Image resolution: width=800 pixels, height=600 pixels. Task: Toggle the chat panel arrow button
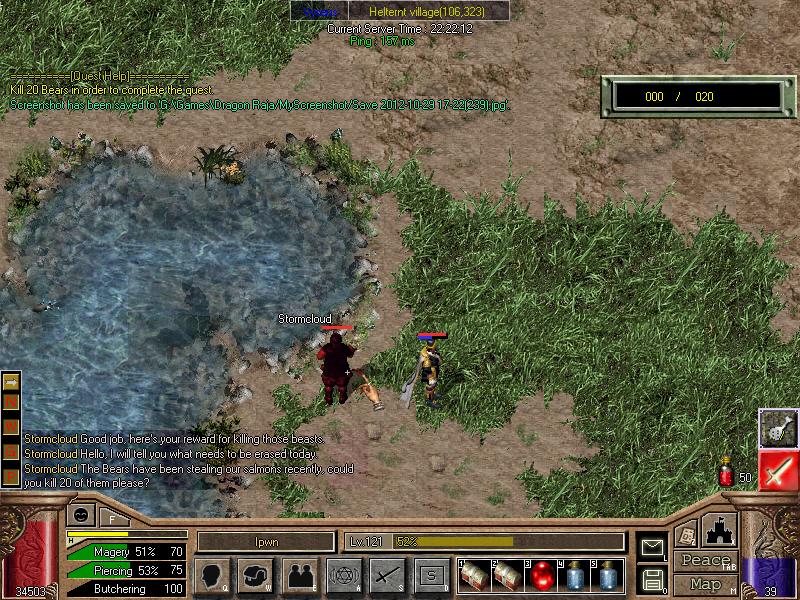coord(11,382)
